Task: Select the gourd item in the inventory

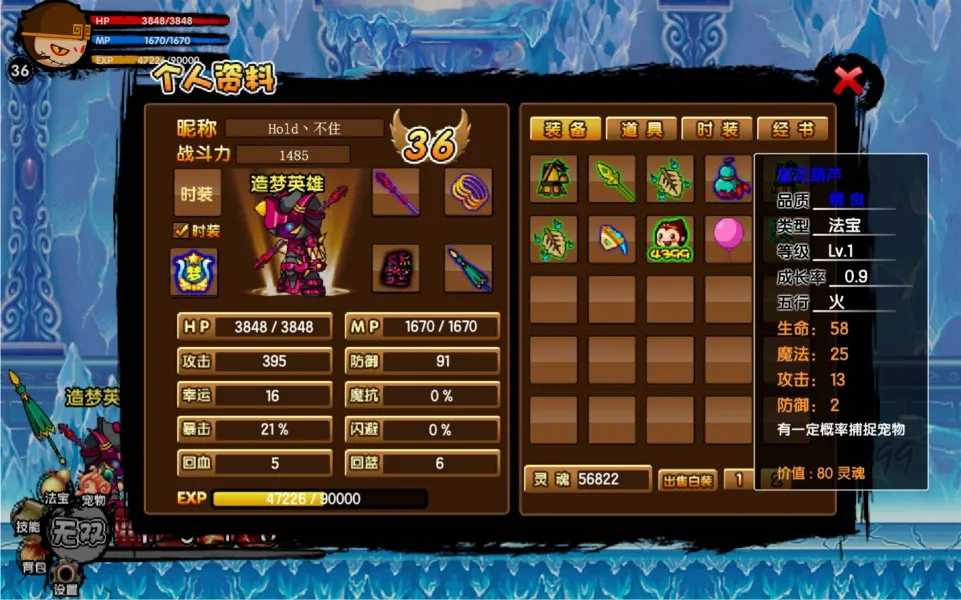Action: 727,179
